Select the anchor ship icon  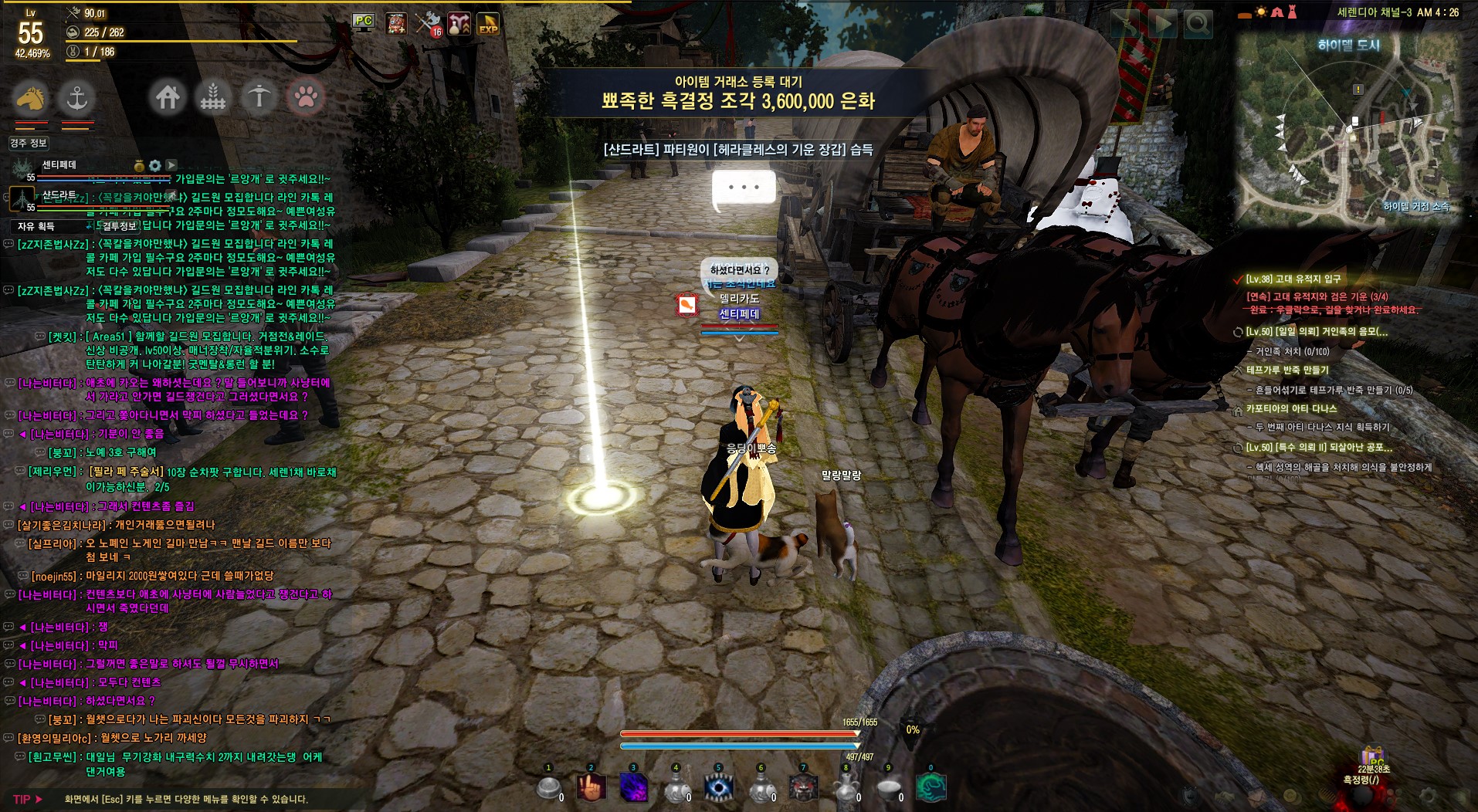pyautogui.click(x=76, y=97)
